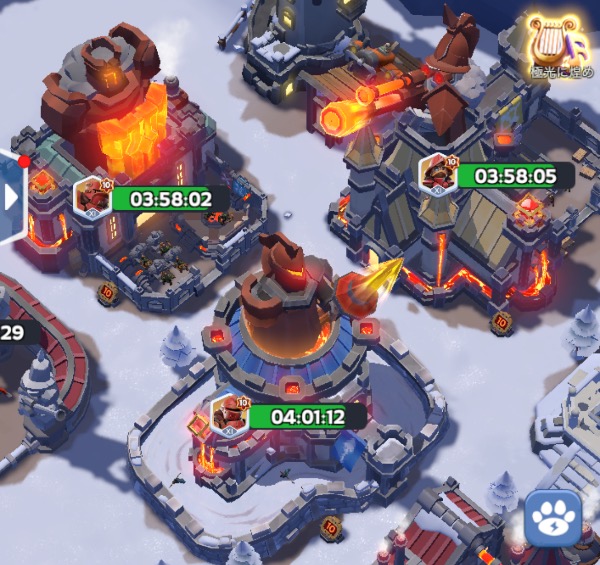Image resolution: width=600 pixels, height=565 pixels.
Task: Select the troop training badge showing 04:01:12
Action: (231, 414)
